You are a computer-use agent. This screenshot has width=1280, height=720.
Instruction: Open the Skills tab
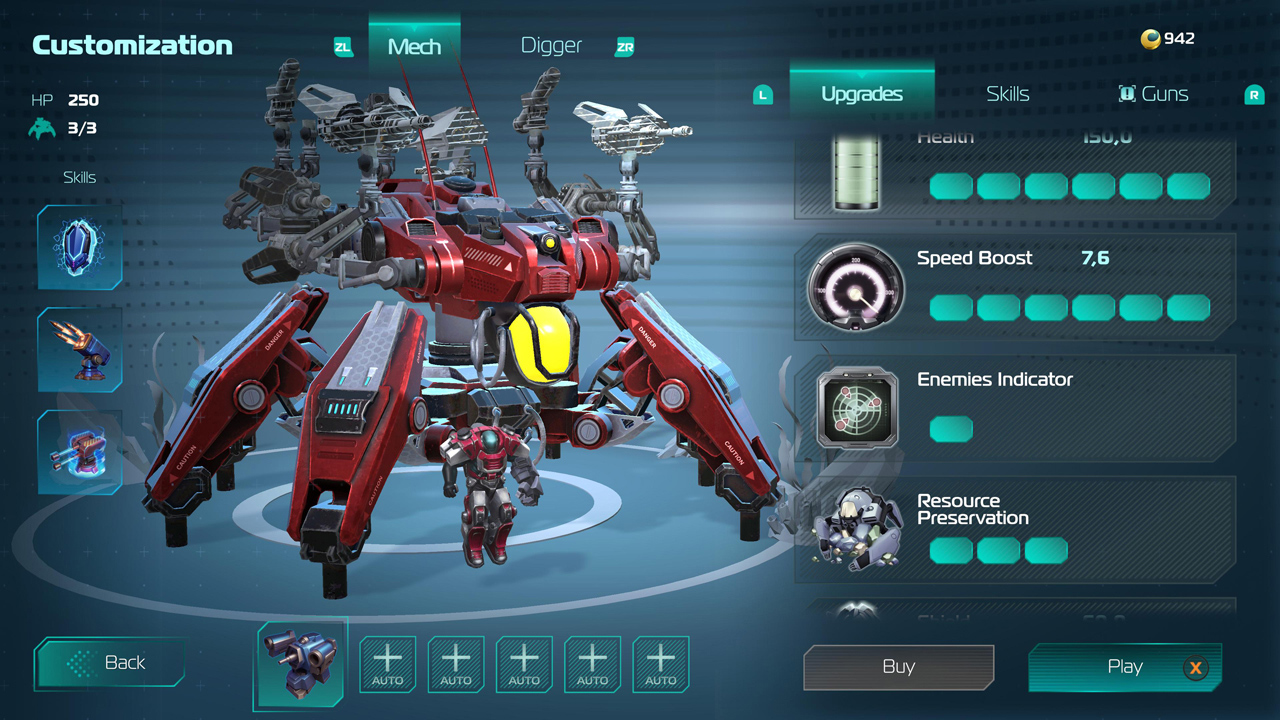1007,93
